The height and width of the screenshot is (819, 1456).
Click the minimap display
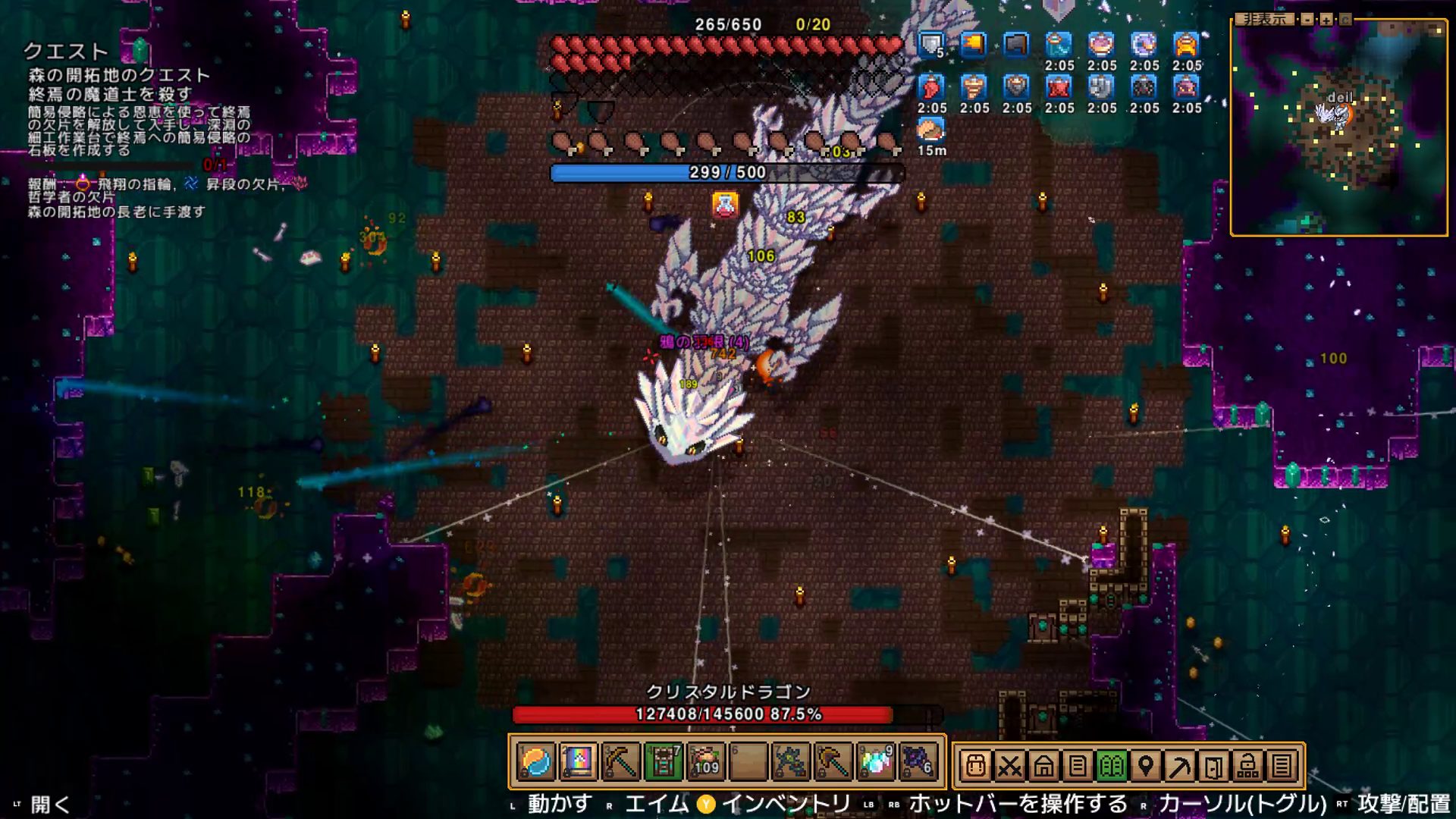[1338, 129]
